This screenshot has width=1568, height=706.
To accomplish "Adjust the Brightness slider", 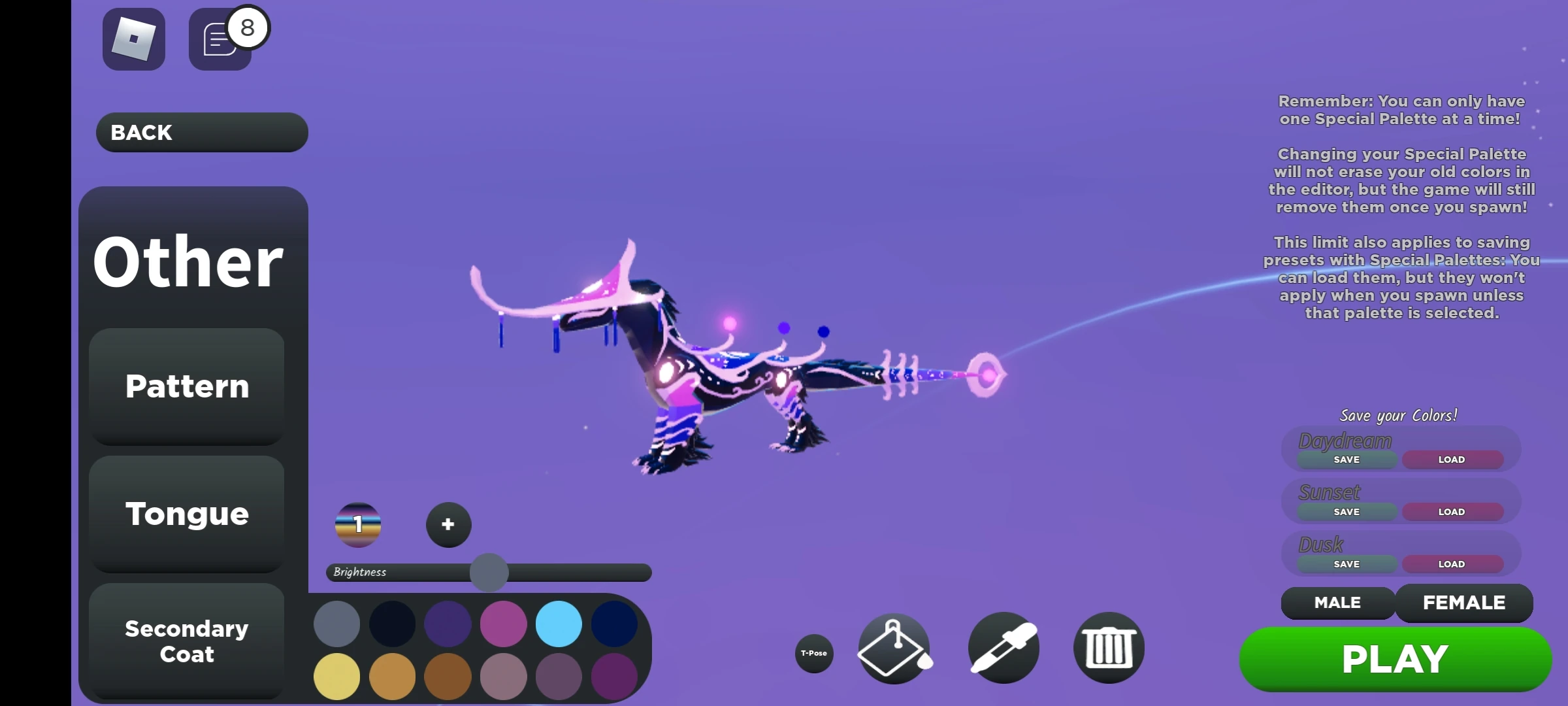I will coord(489,572).
